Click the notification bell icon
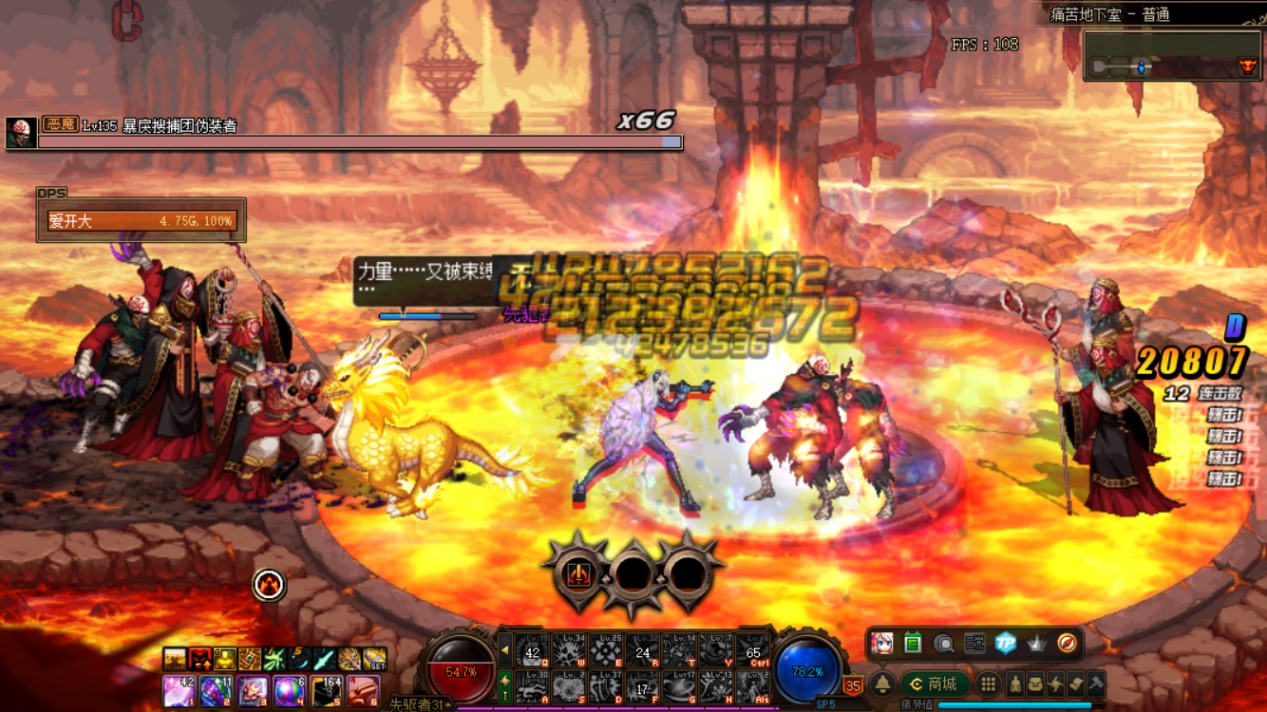 coord(883,684)
